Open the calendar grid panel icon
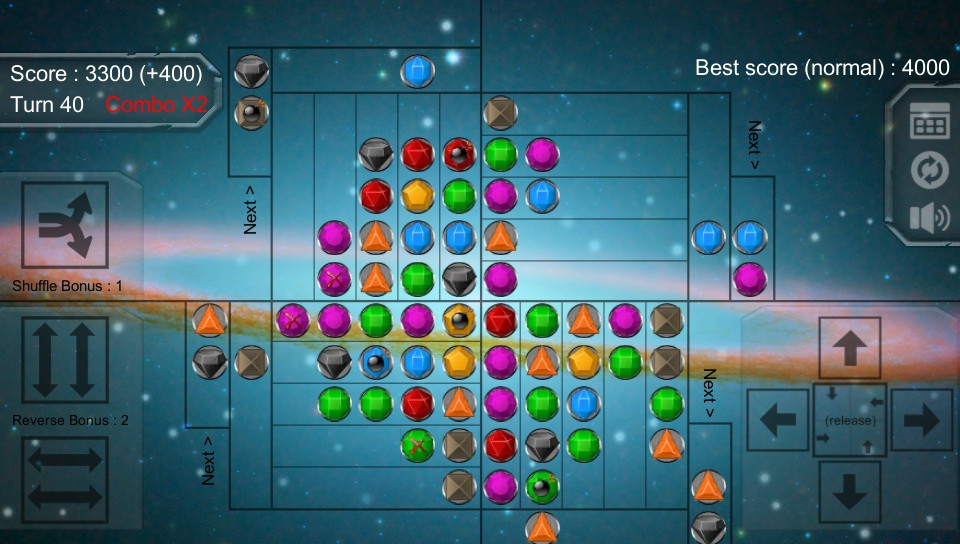 coord(928,124)
